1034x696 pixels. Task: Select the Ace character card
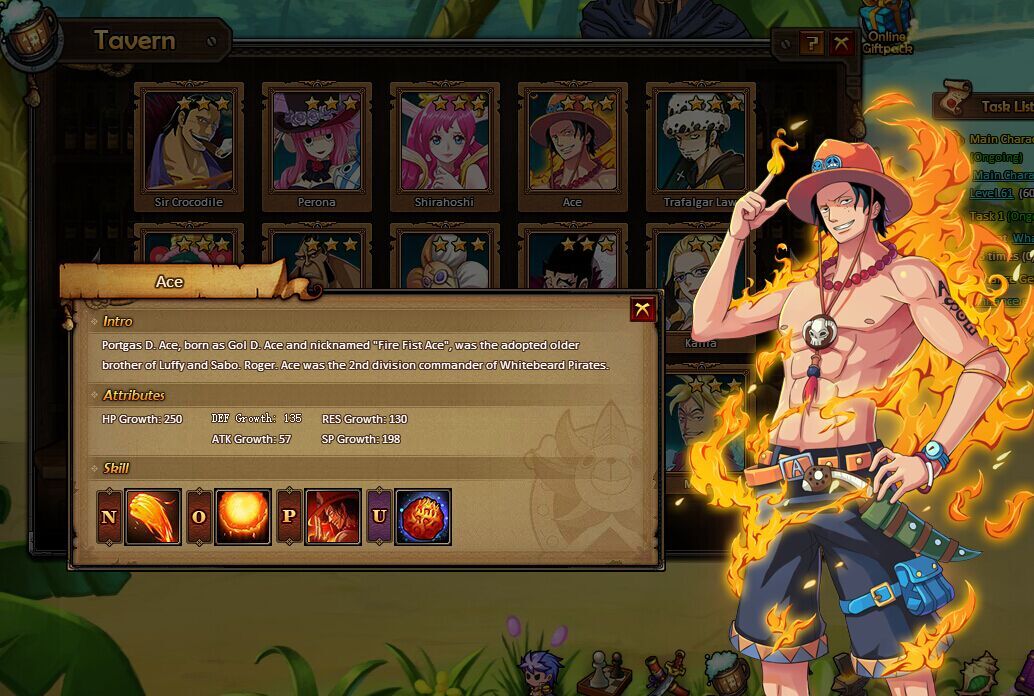coord(572,146)
